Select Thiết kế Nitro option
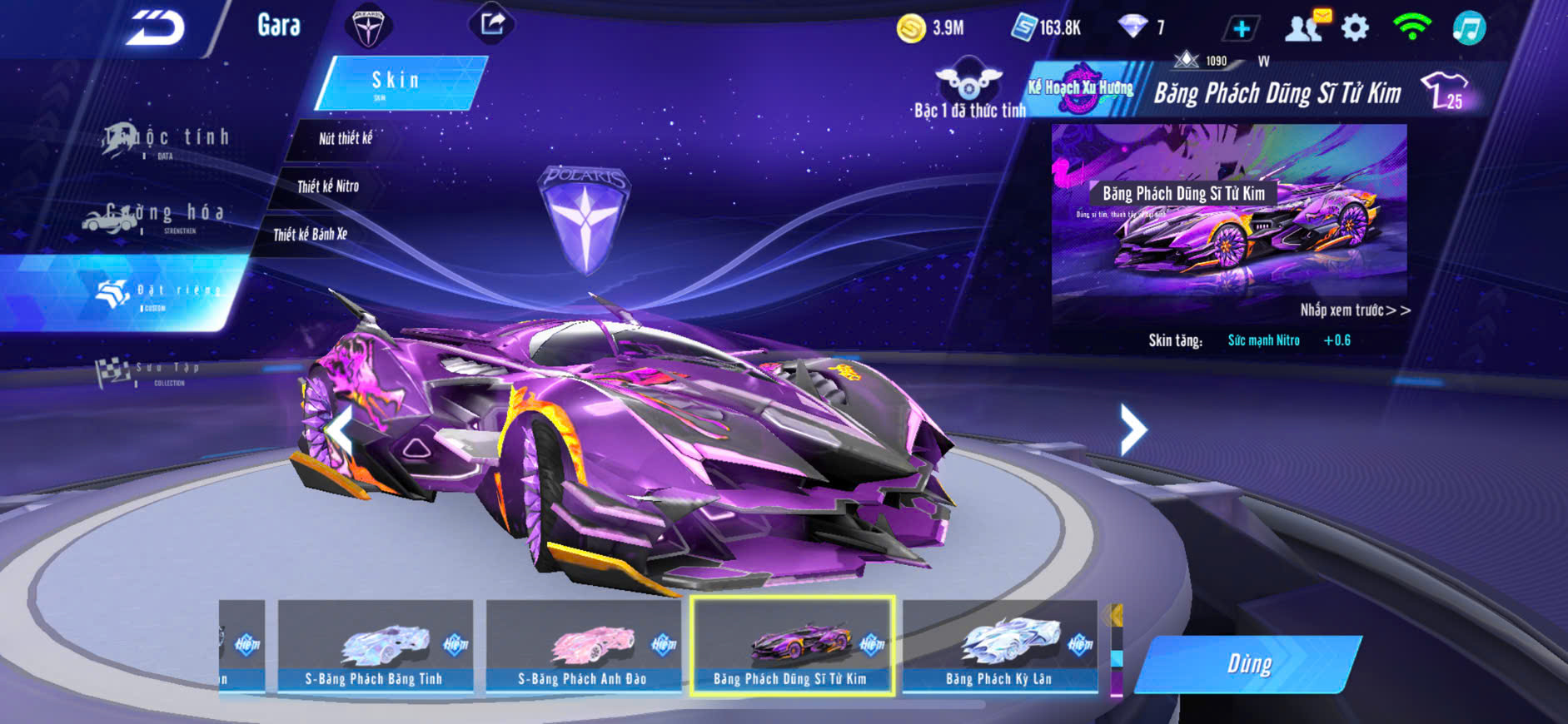 pyautogui.click(x=328, y=186)
